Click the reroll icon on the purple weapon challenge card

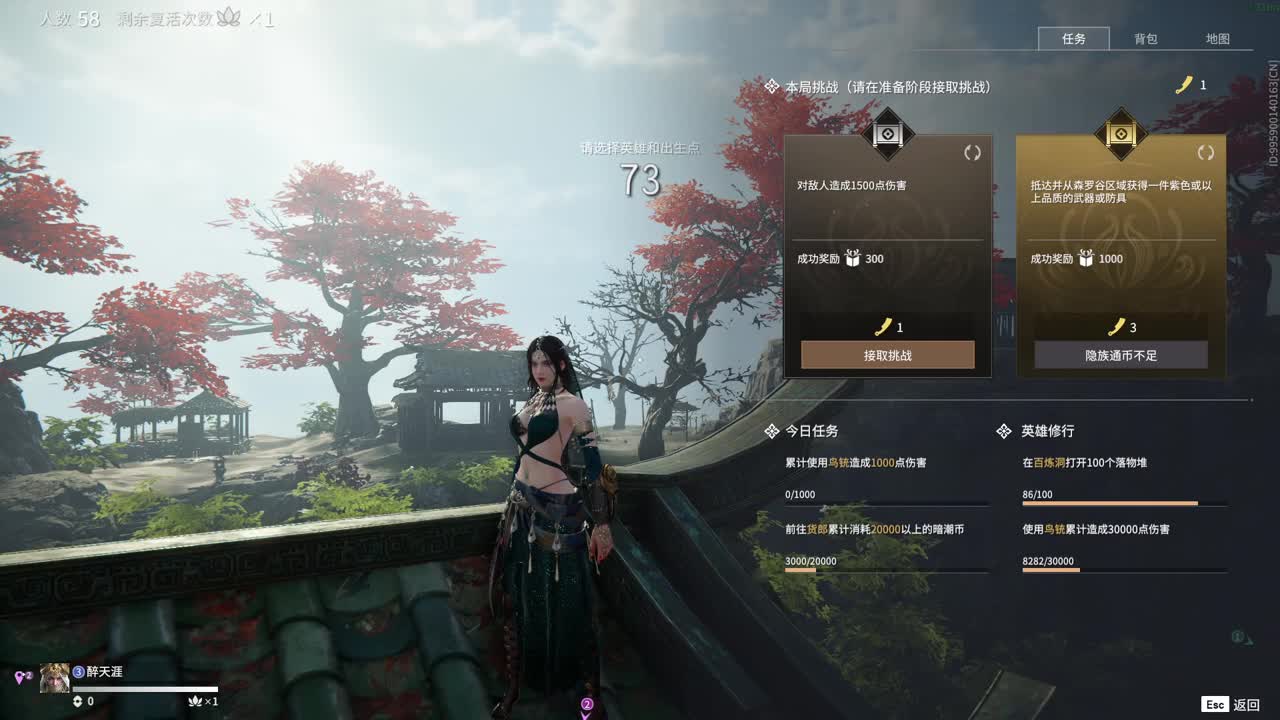pyautogui.click(x=1203, y=152)
